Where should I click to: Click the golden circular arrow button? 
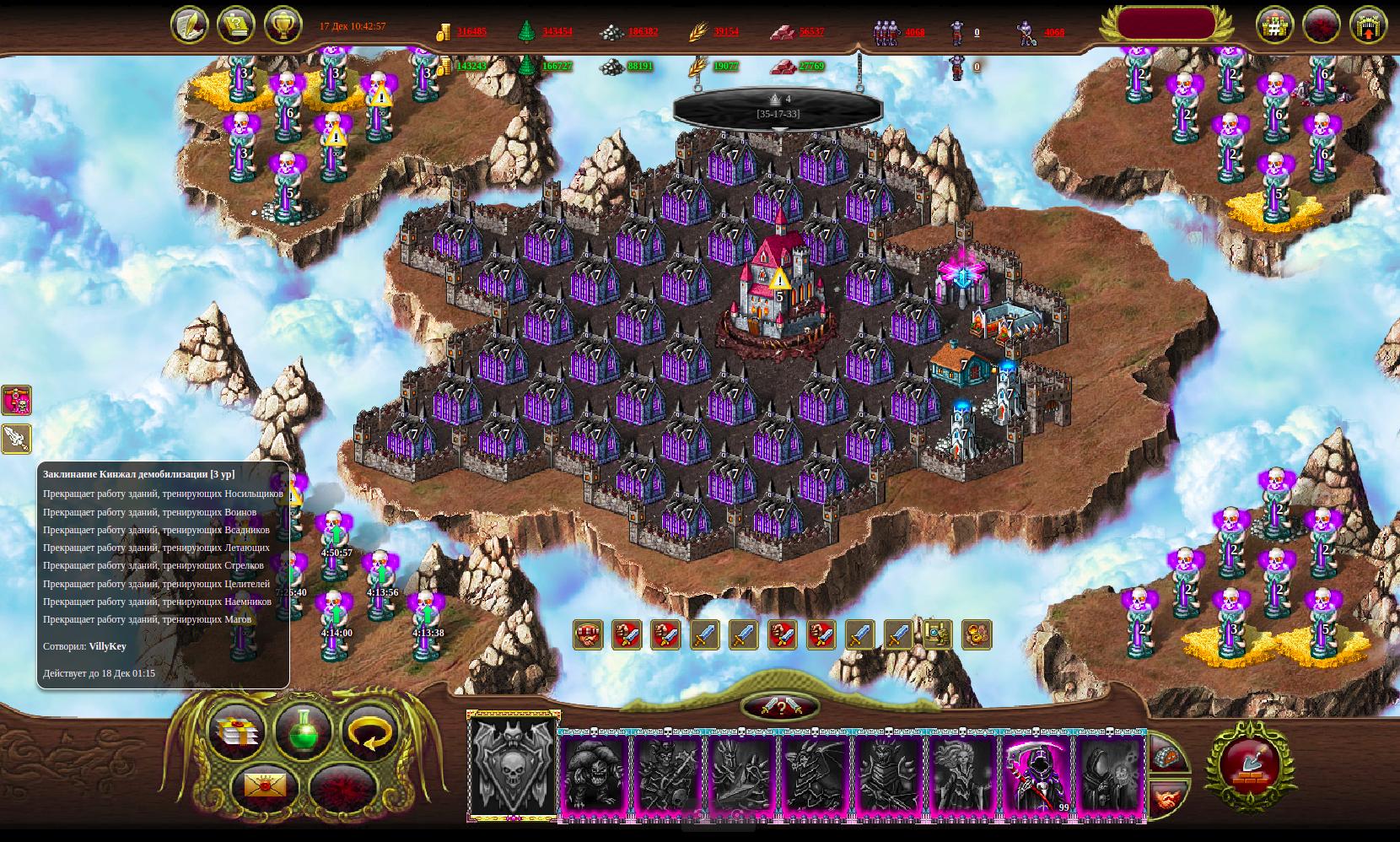coord(369,732)
